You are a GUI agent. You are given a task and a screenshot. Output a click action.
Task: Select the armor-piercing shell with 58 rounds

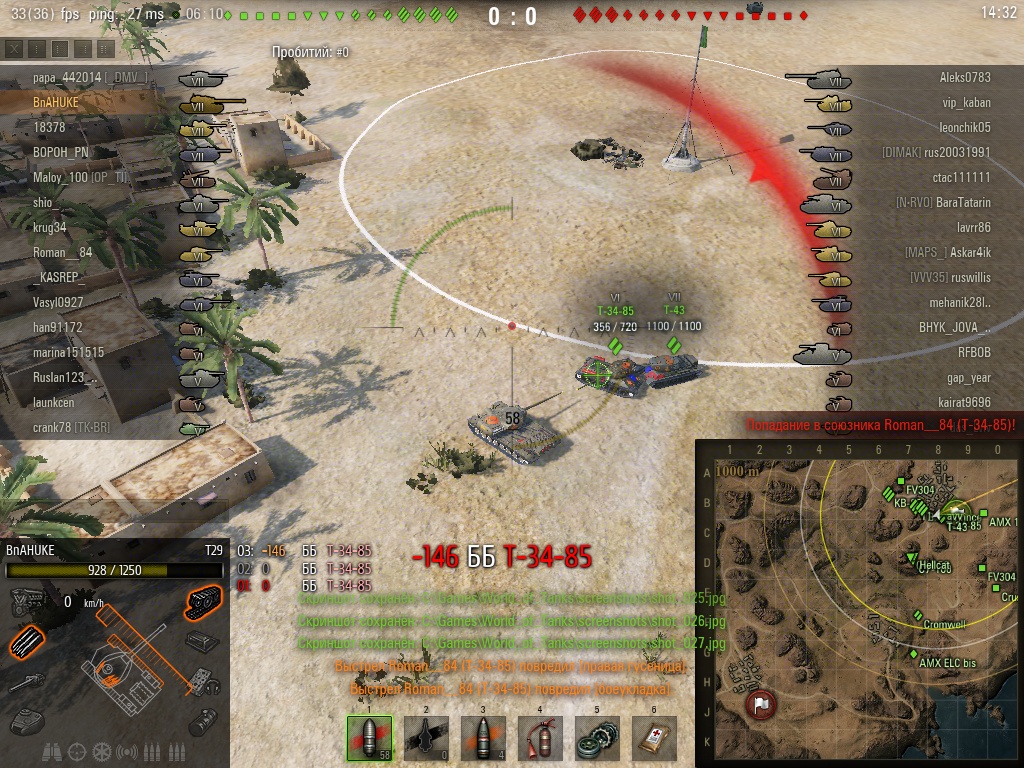click(x=367, y=739)
